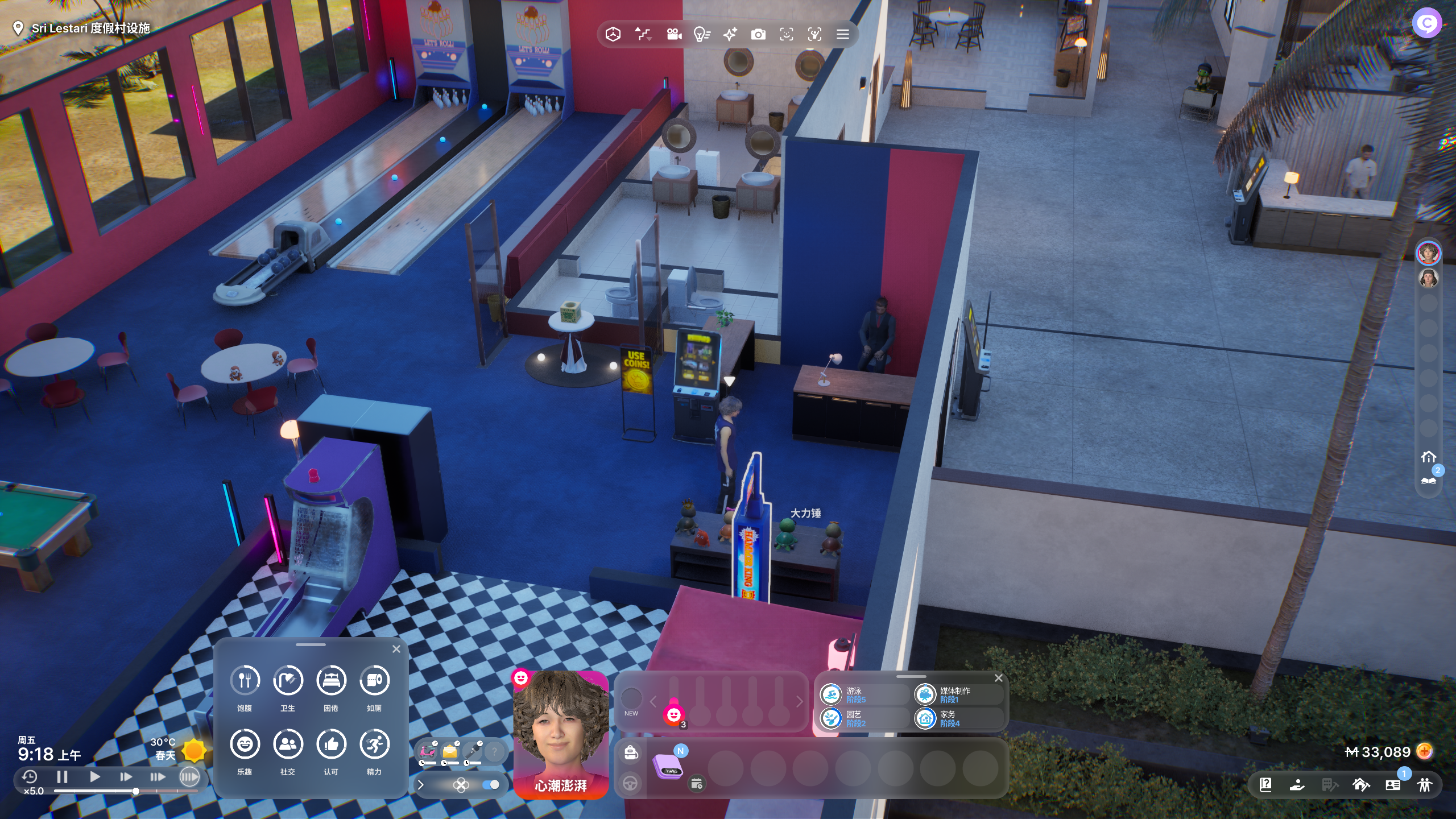1456x819 pixels.
Task: Add money with the orange plus coin
Action: point(1424,752)
